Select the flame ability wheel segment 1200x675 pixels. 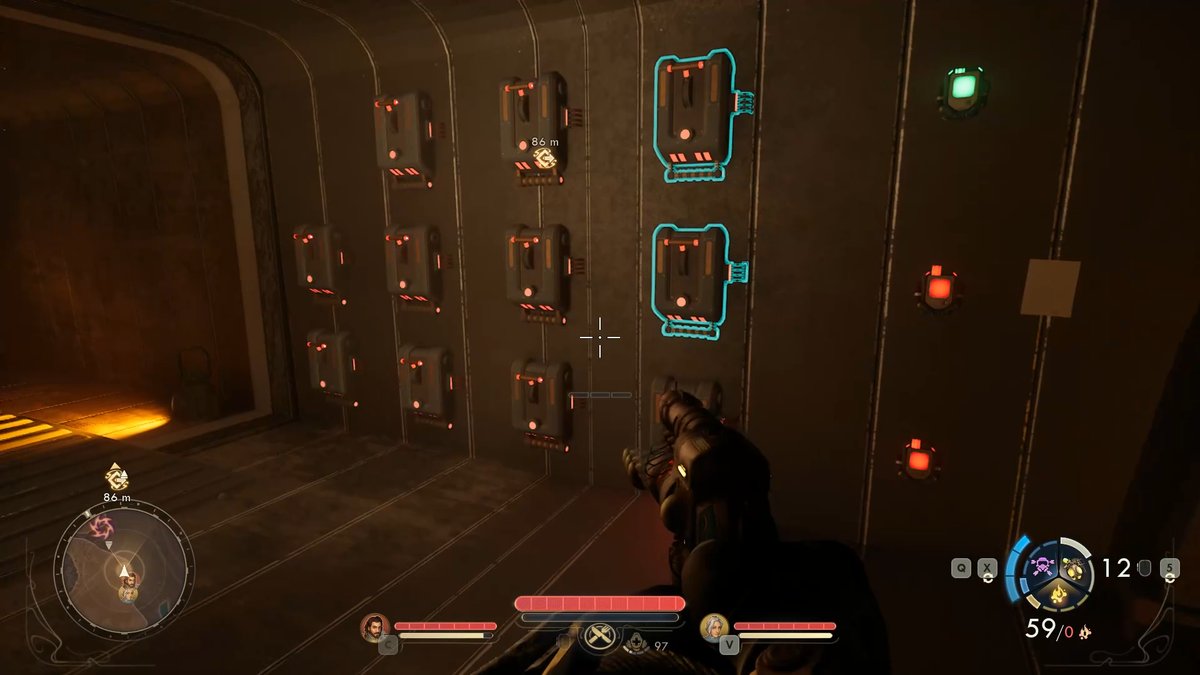[x=1057, y=597]
